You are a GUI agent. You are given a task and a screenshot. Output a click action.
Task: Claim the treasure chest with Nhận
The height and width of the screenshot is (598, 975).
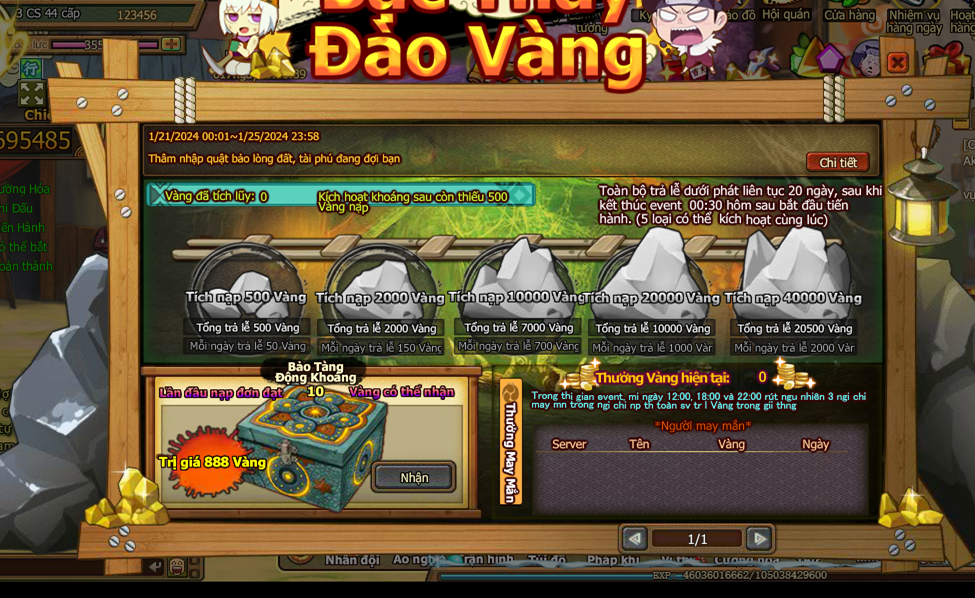[x=414, y=477]
